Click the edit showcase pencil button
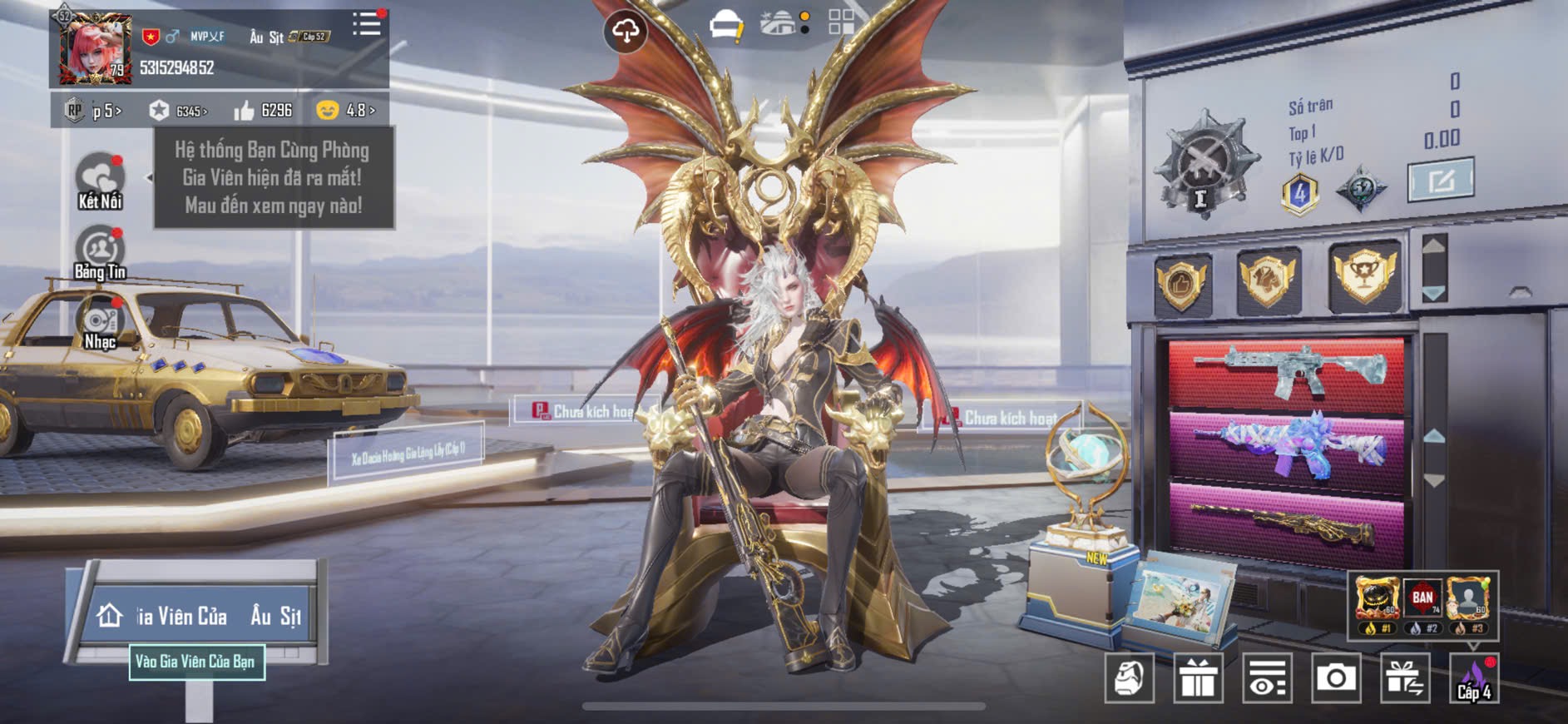Screen dimensions: 1568x724 click(x=1440, y=180)
